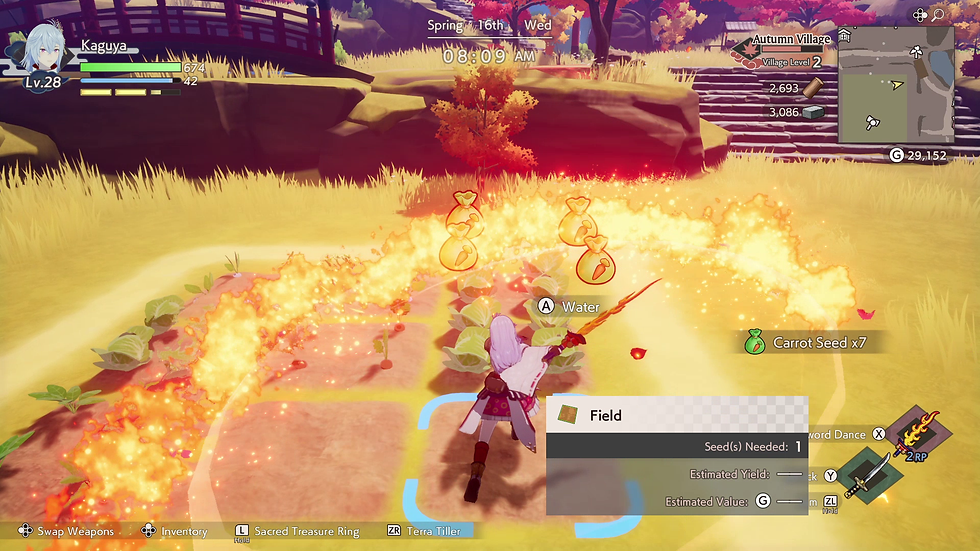Click the tree marker on the minimap
Image resolution: width=980 pixels, height=551 pixels.
[917, 52]
